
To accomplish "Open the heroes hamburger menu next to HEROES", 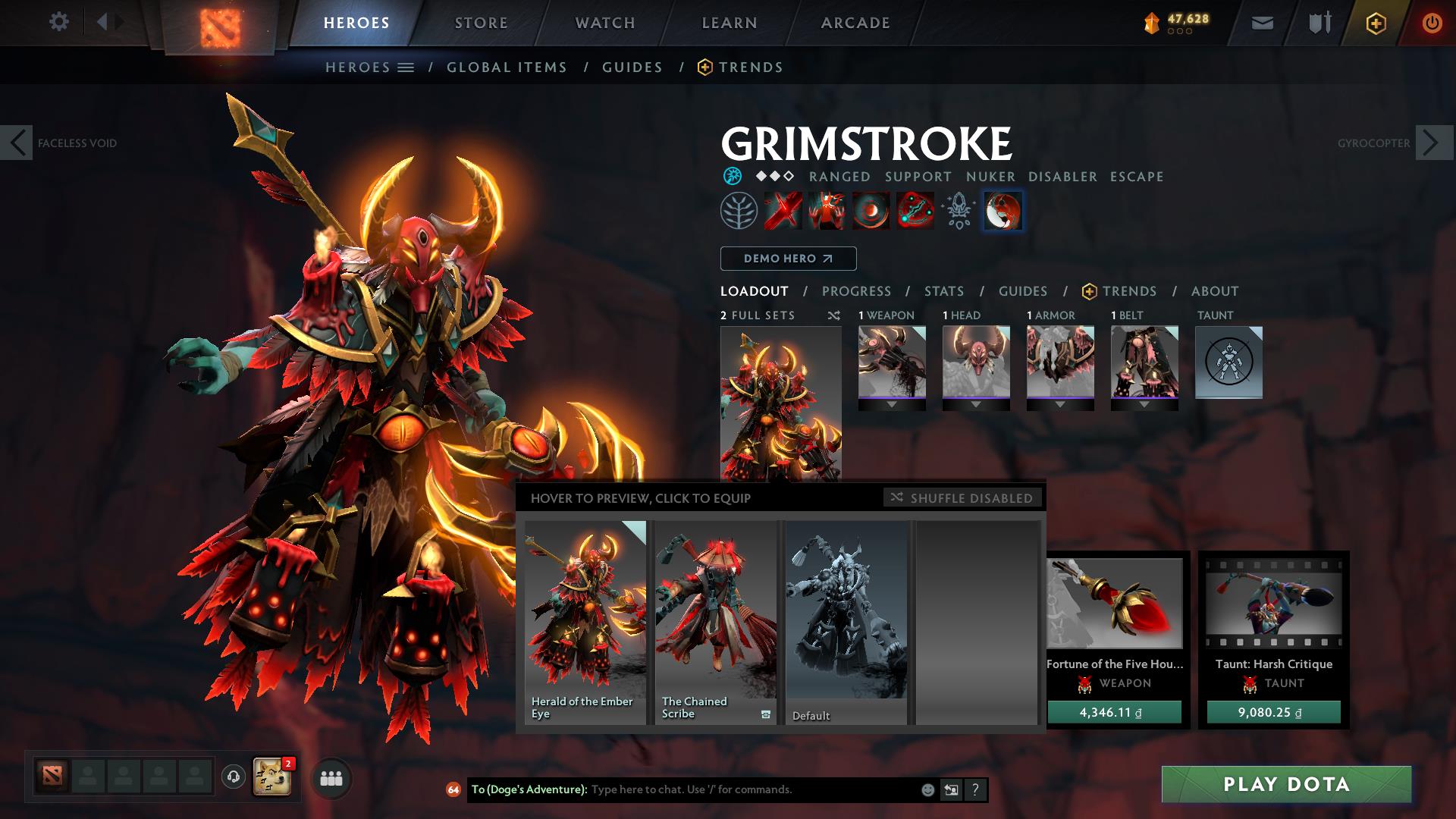I will click(406, 67).
